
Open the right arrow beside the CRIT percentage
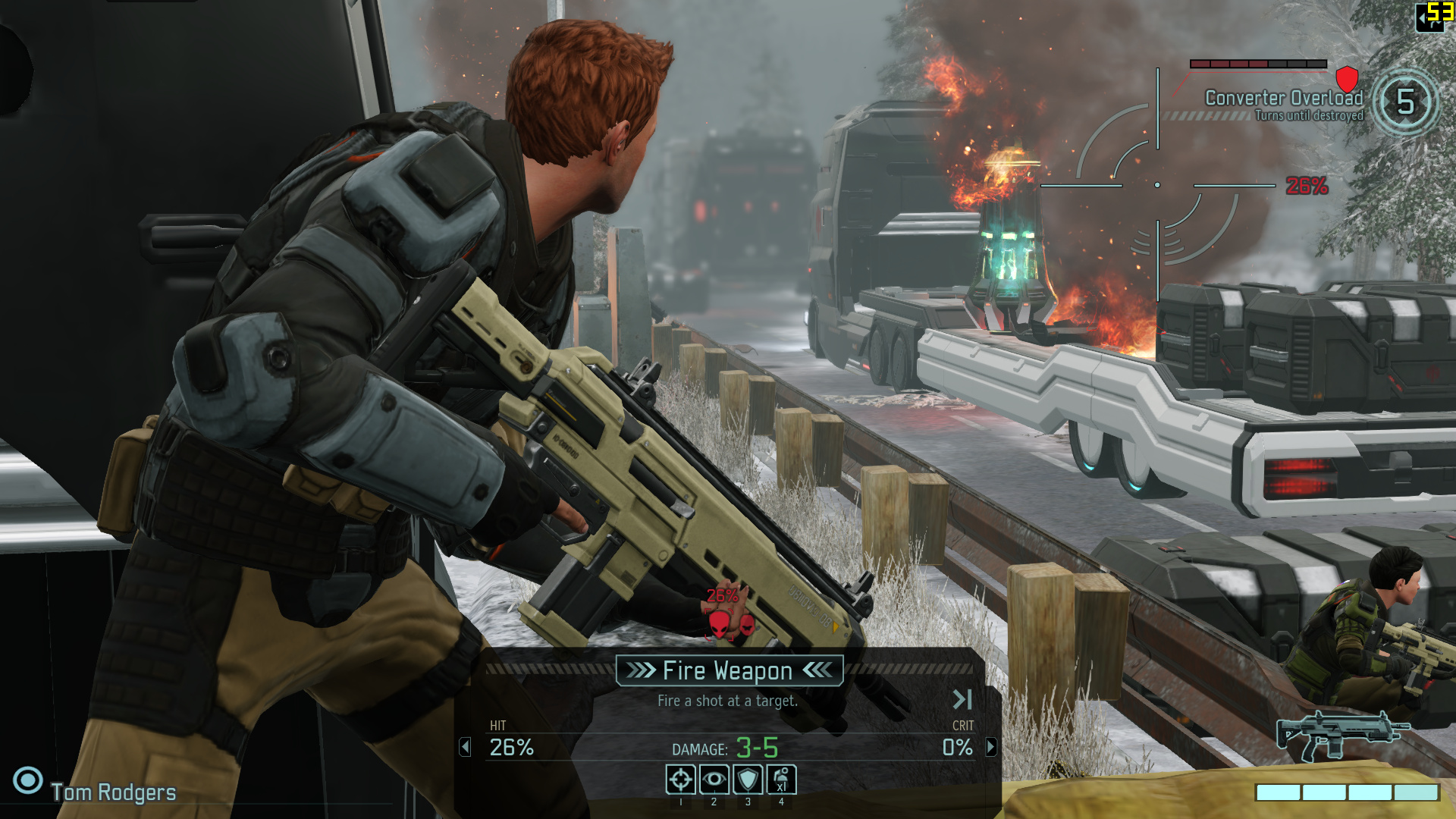[991, 748]
